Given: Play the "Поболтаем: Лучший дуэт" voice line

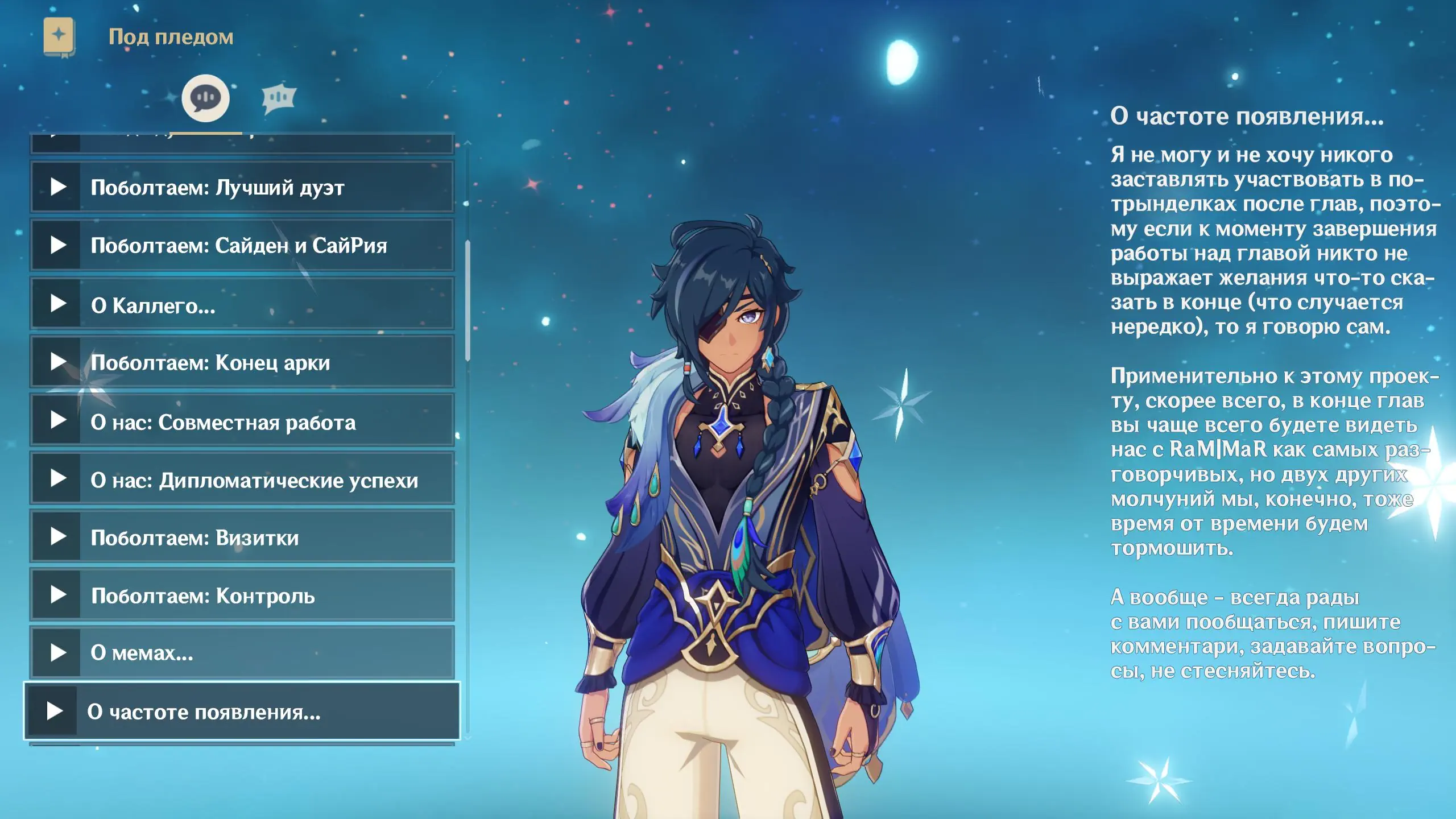Looking at the screenshot, I should tap(242, 187).
